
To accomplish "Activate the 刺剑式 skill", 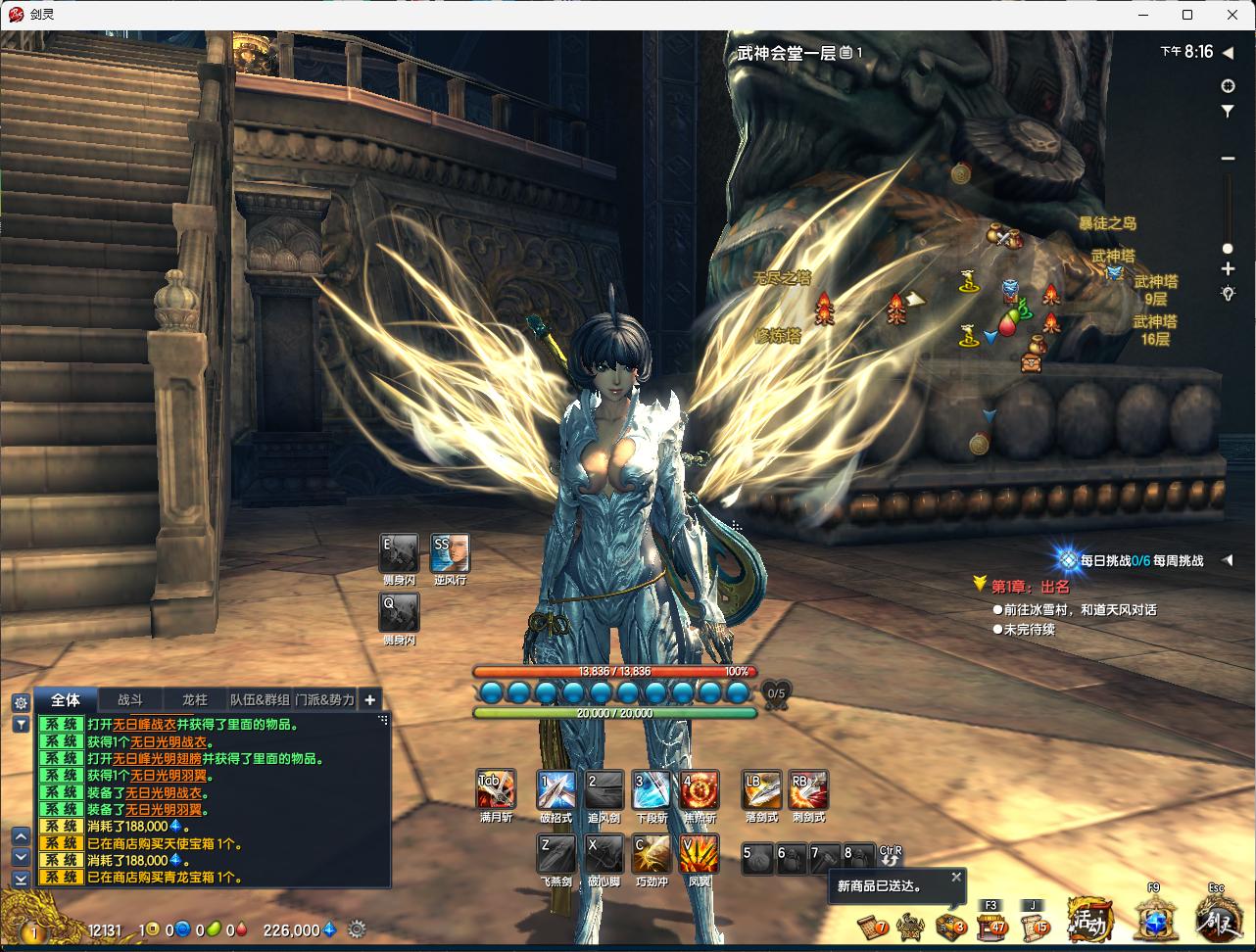I will pos(808,790).
